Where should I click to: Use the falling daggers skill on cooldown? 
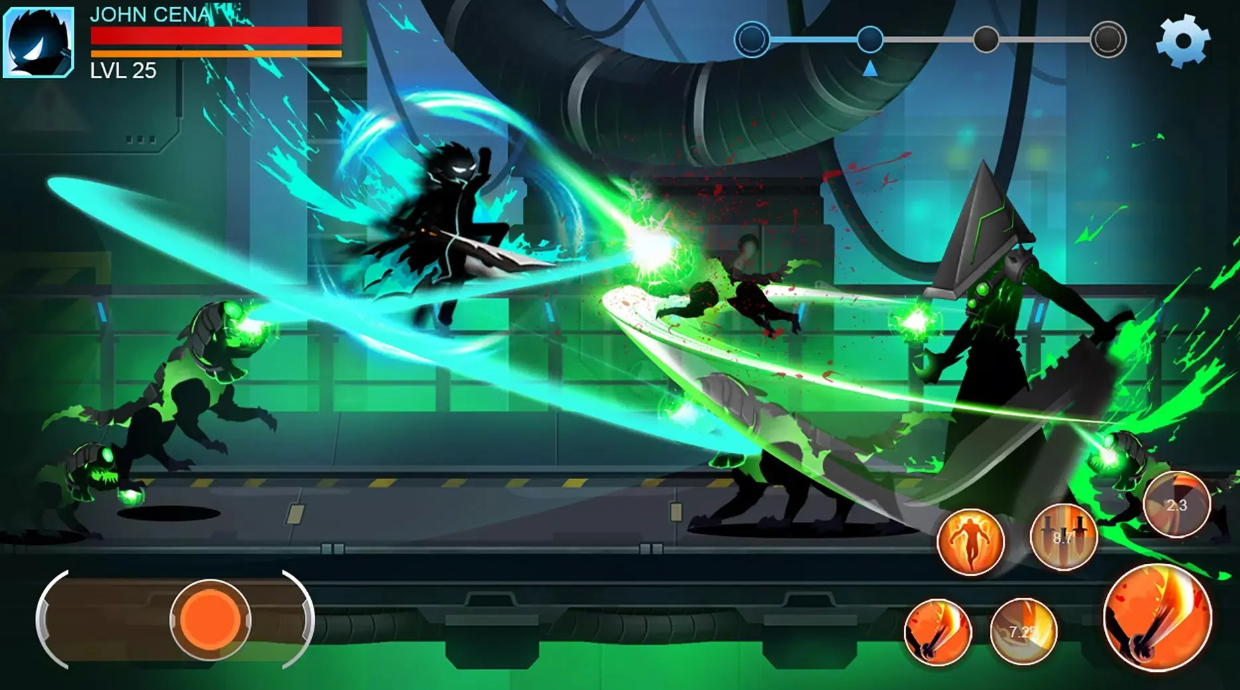click(1063, 537)
